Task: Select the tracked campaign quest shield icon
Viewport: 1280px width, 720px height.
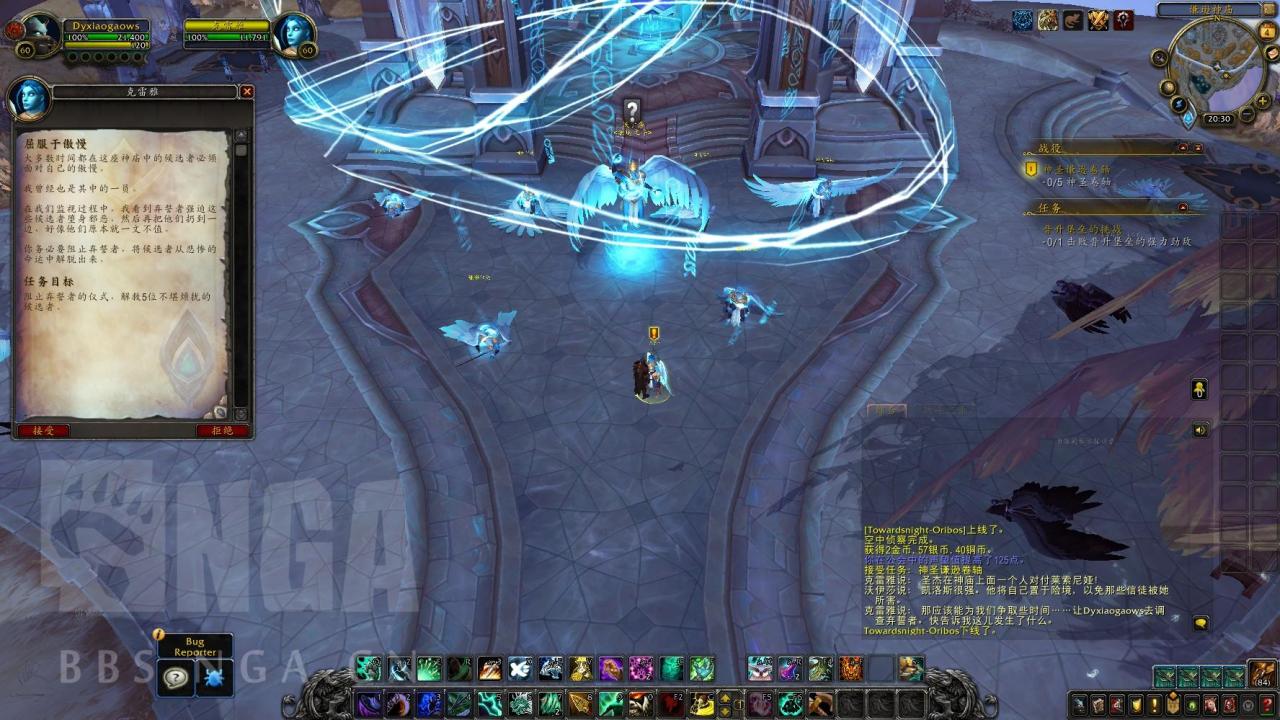Action: 1032,169
